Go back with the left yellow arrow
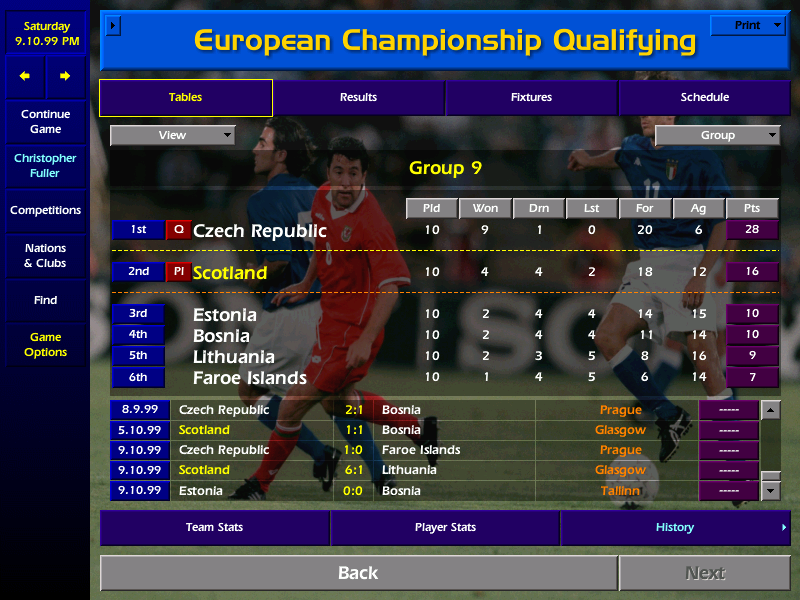Screen dimensions: 800x600 25,76
